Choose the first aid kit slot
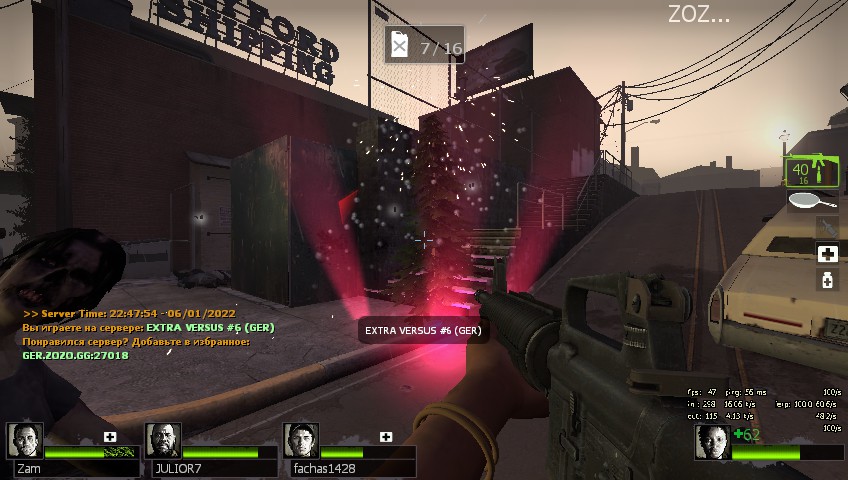The height and width of the screenshot is (480, 848). pos(827,254)
